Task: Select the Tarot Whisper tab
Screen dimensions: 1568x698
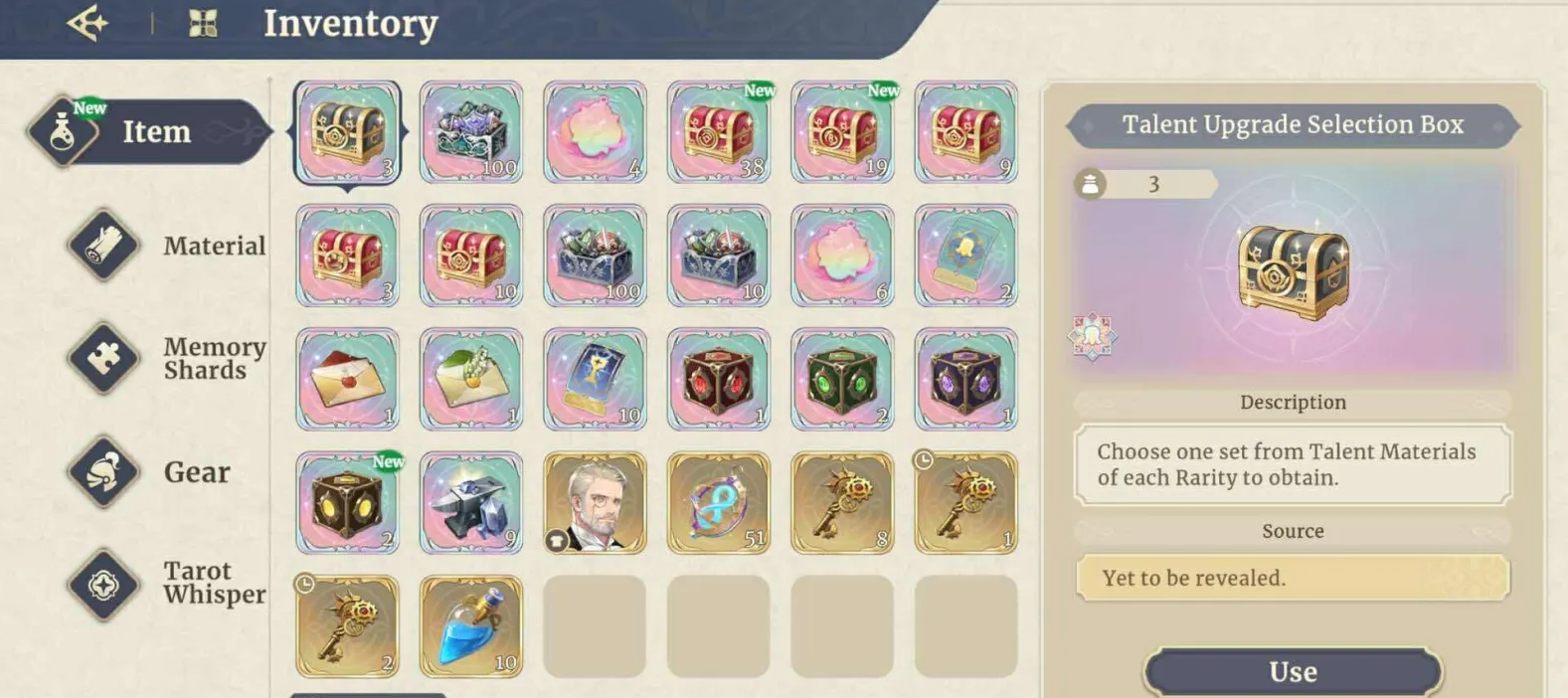Action: (169, 583)
